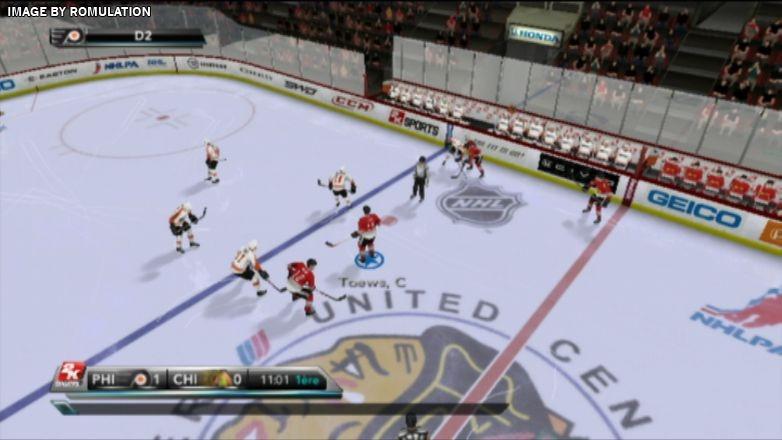The height and width of the screenshot is (440, 782).
Task: Select the blue marker under Toews
Action: point(369,260)
